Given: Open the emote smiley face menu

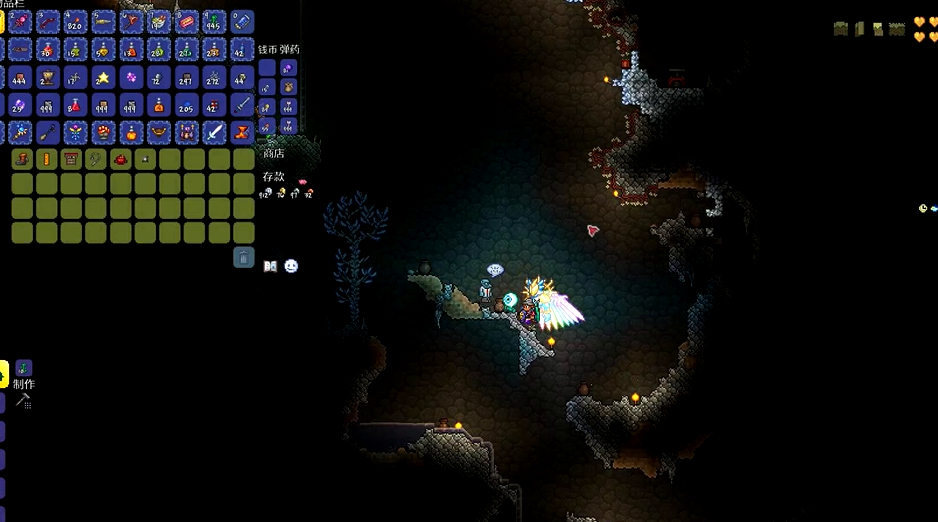Looking at the screenshot, I should 291,266.
